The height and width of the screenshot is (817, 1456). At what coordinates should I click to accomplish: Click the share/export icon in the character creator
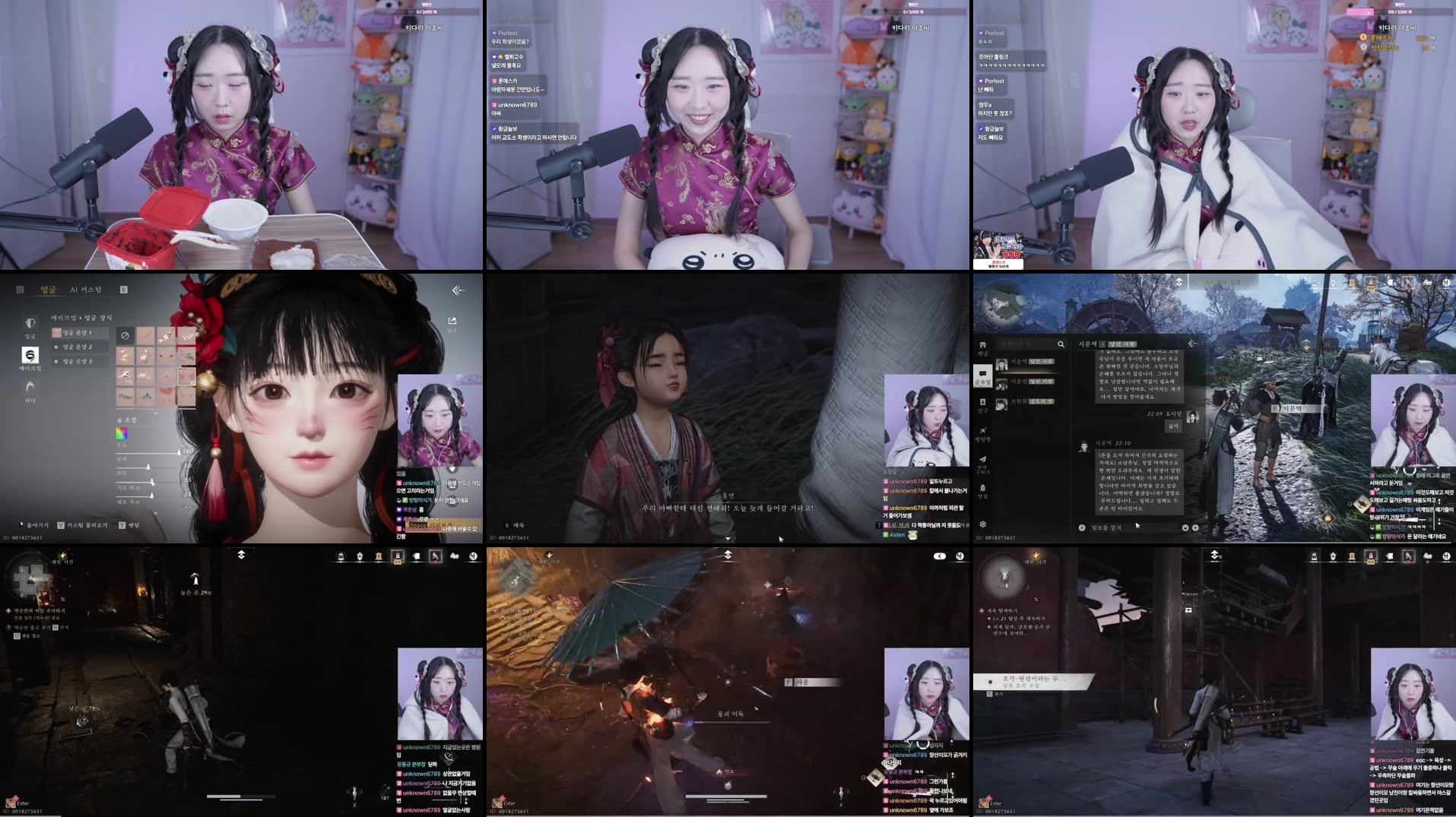click(454, 321)
